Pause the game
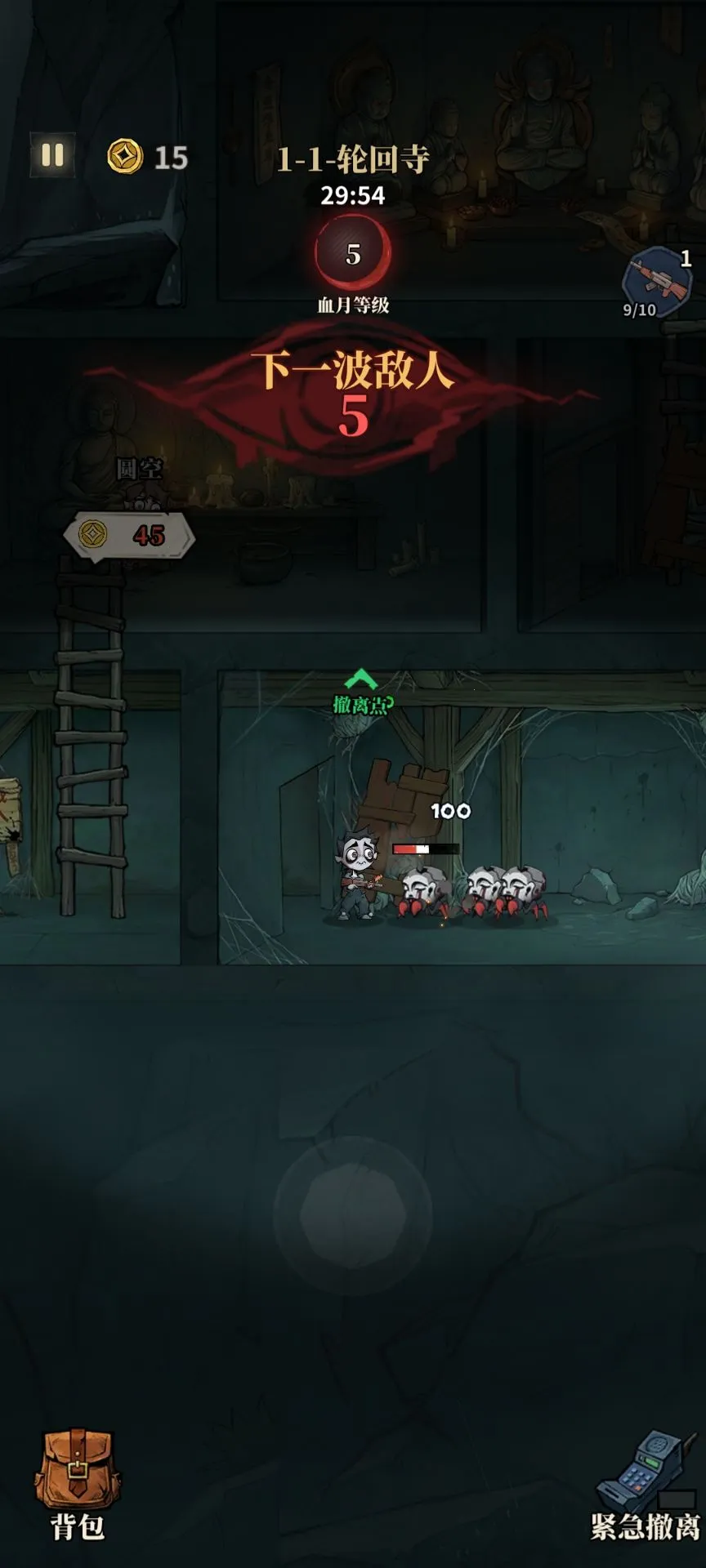This screenshot has width=706, height=1568. pos(52,155)
